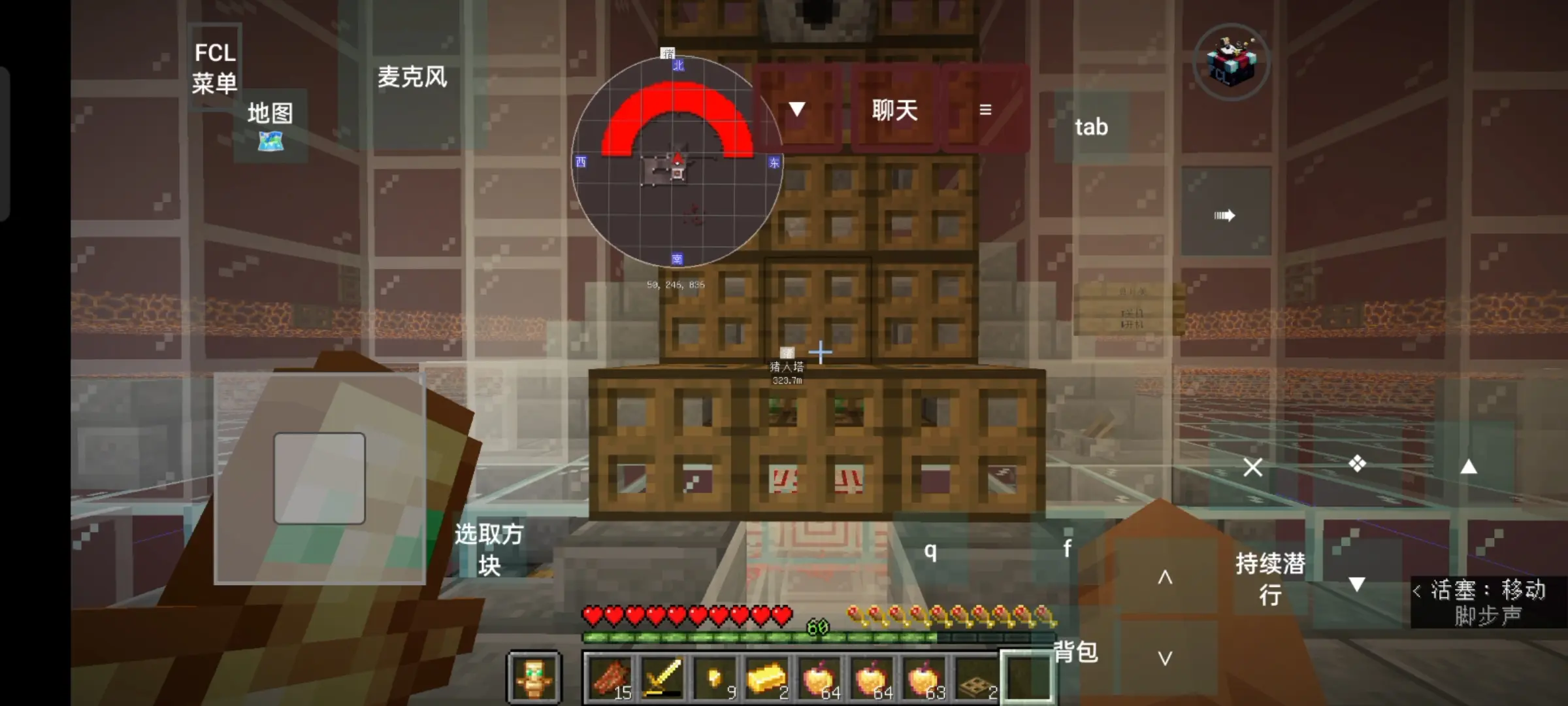Tap the 麦克风 microphone button
The width and height of the screenshot is (1568, 706).
click(x=412, y=78)
